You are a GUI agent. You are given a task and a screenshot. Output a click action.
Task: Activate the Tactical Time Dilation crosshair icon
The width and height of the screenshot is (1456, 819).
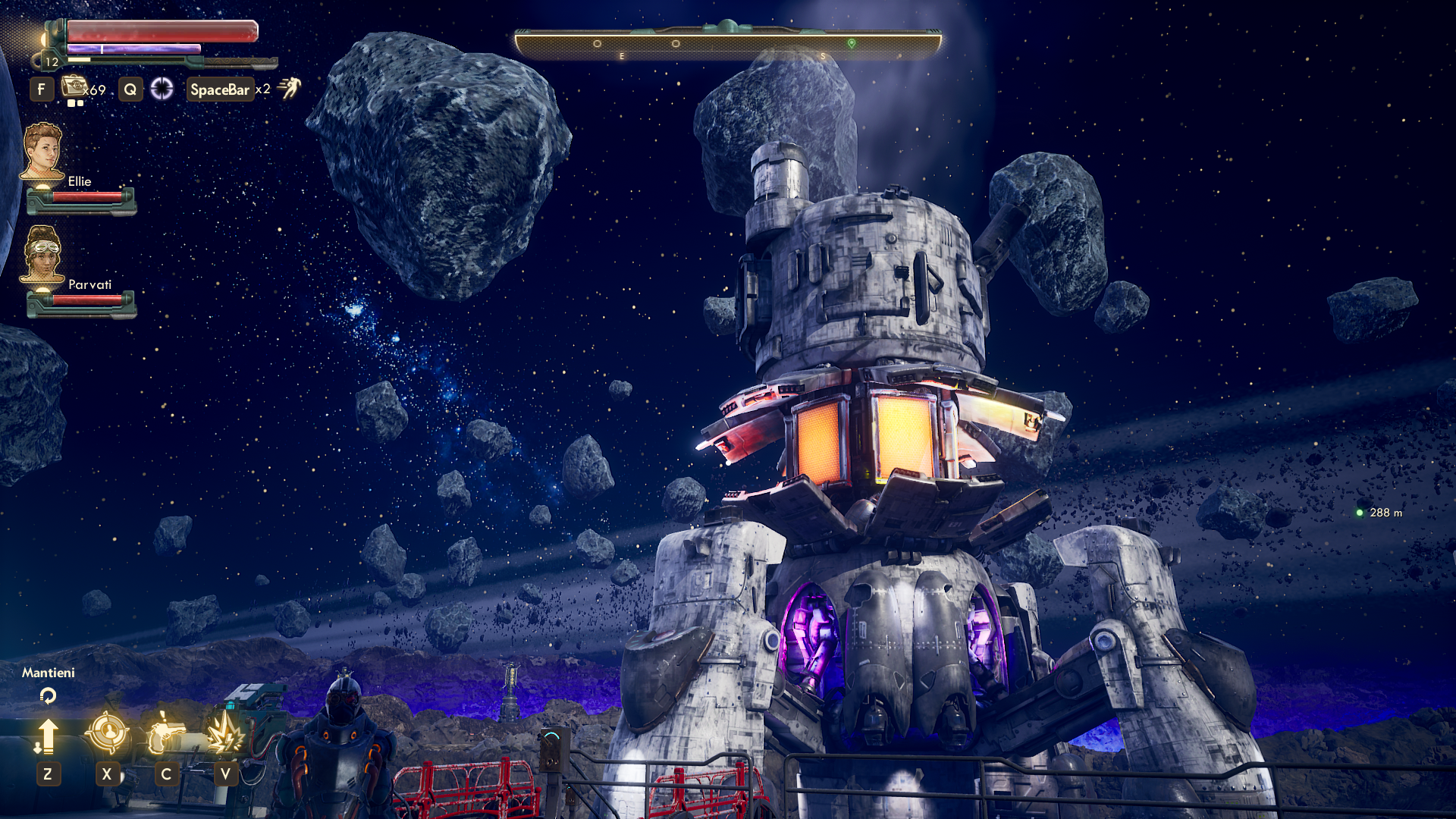(162, 89)
